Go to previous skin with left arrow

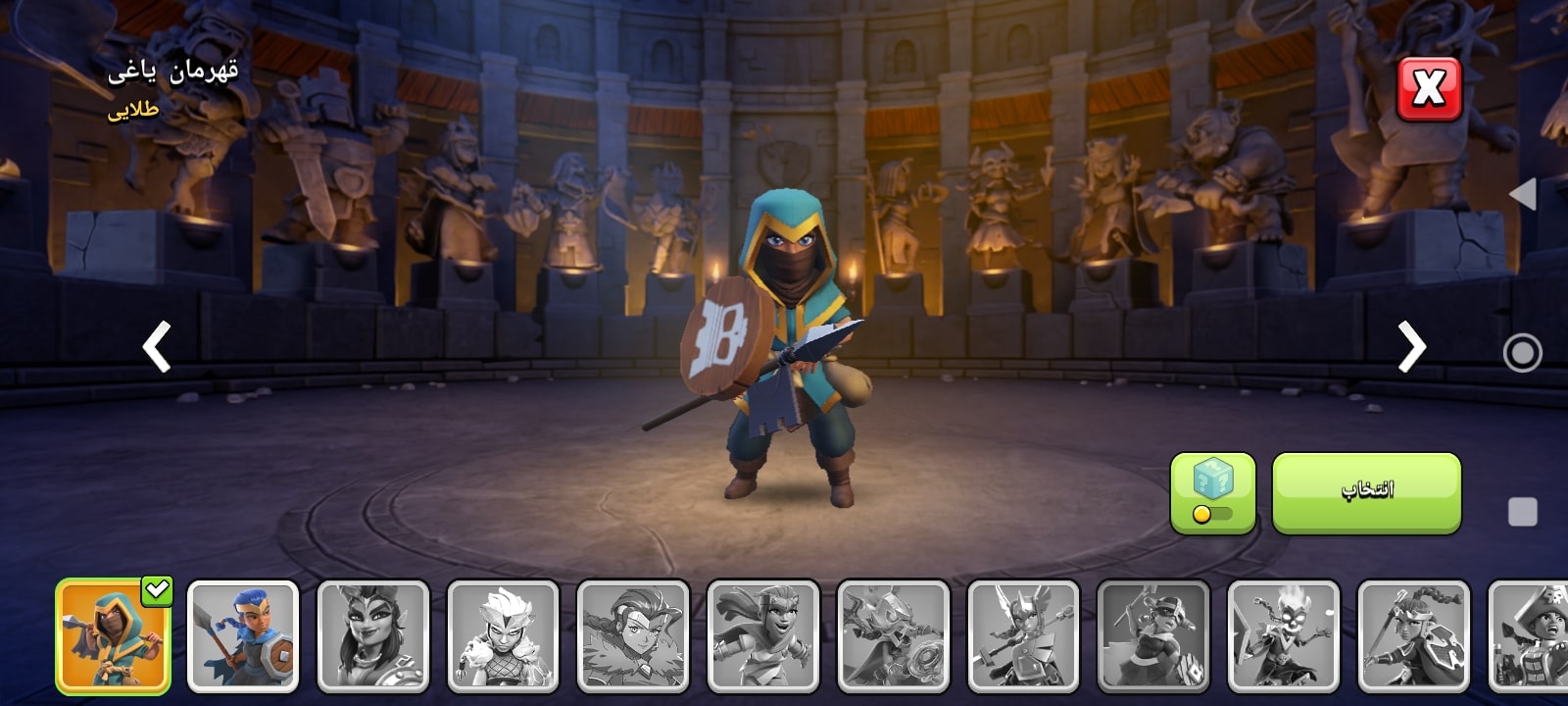pos(157,346)
